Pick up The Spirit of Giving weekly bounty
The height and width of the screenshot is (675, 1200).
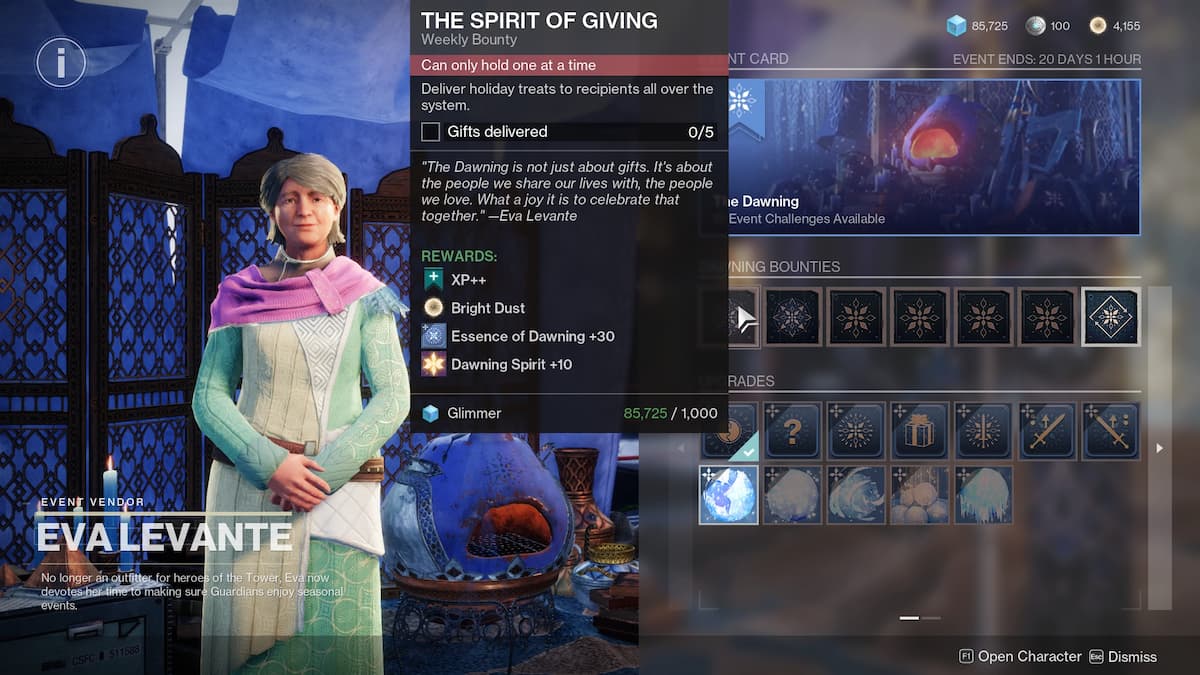(x=731, y=317)
